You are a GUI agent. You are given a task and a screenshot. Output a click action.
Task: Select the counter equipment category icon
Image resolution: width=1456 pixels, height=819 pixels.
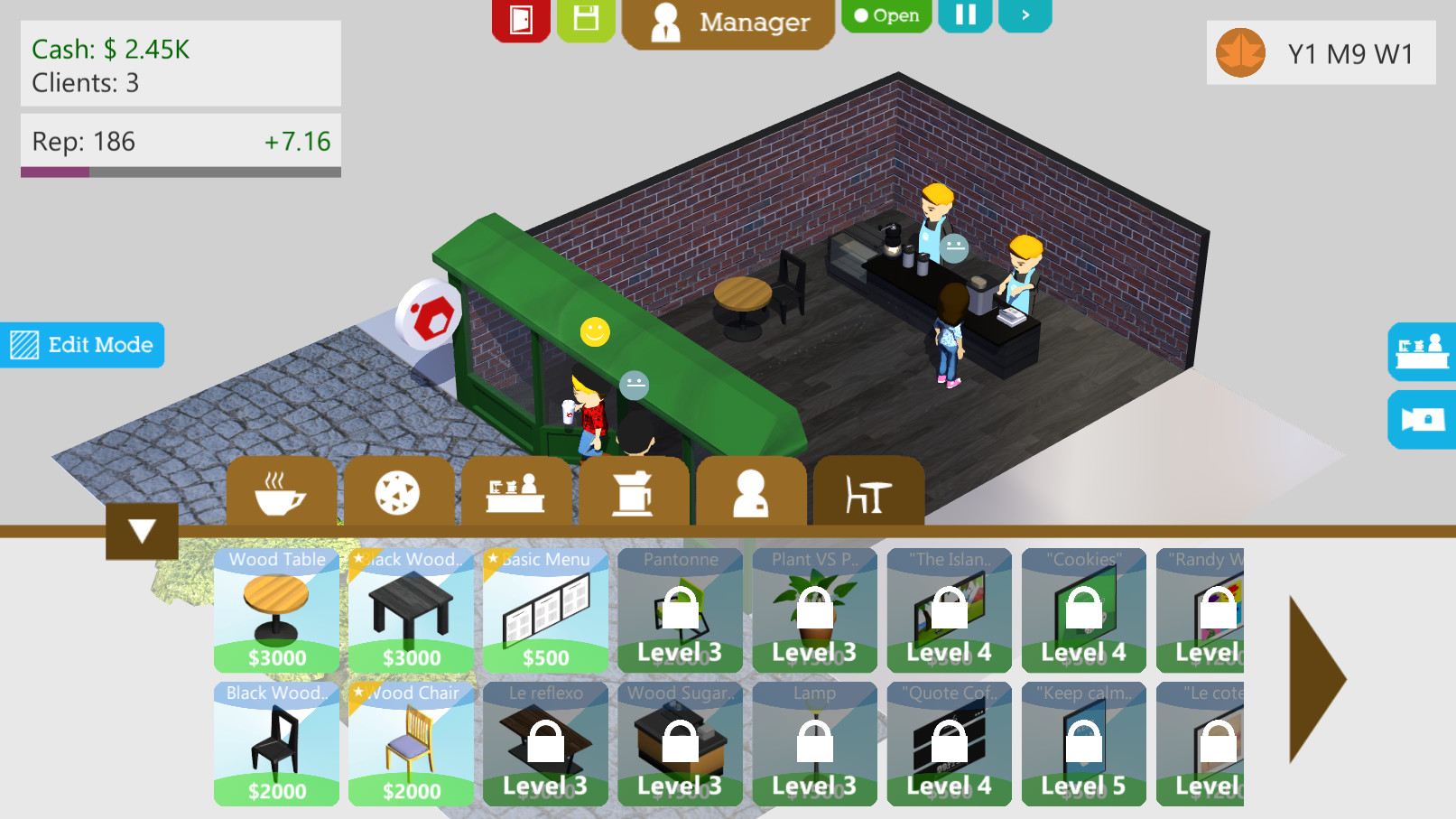tap(516, 492)
